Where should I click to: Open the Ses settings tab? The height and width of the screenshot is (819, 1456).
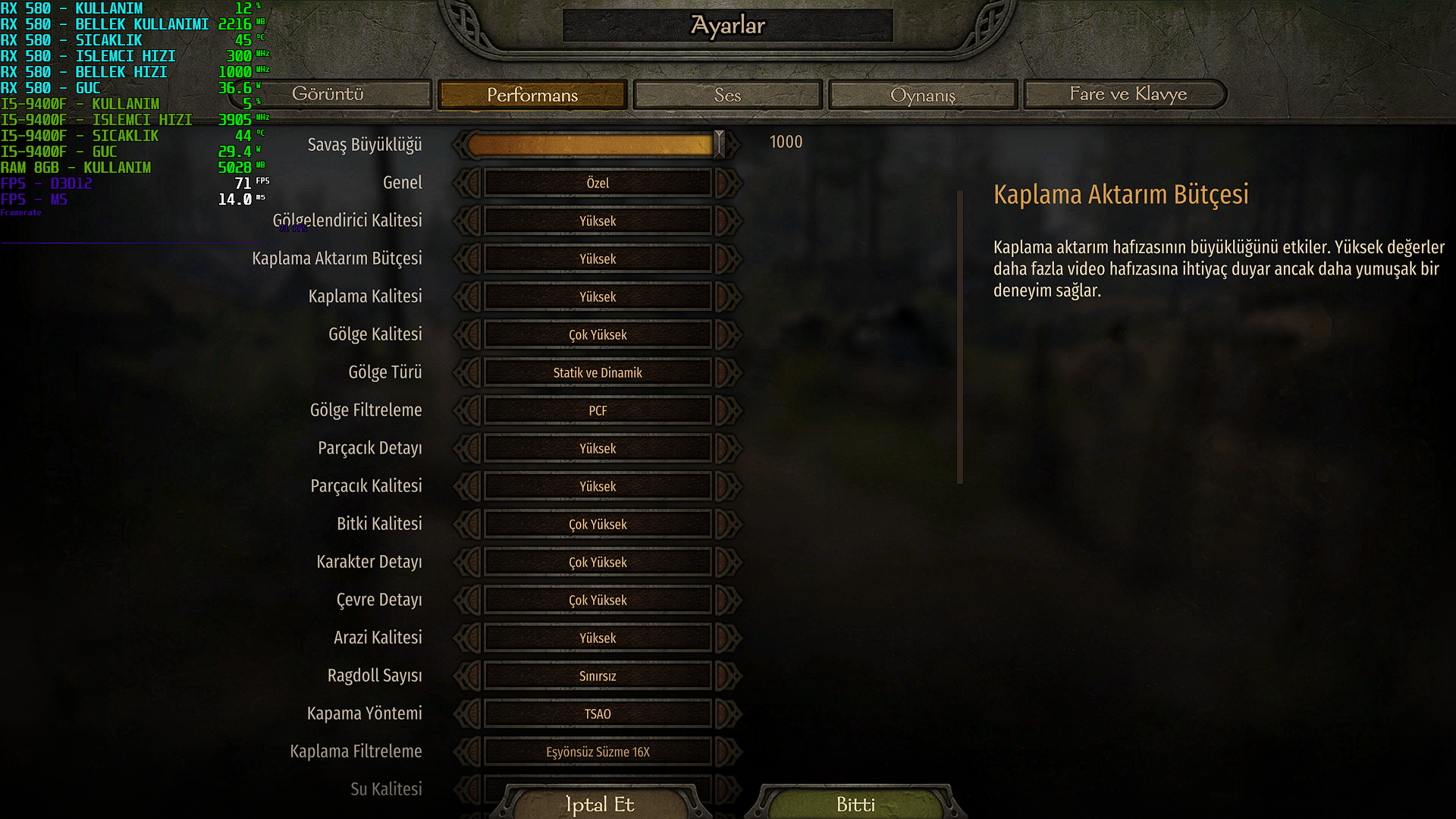[727, 95]
